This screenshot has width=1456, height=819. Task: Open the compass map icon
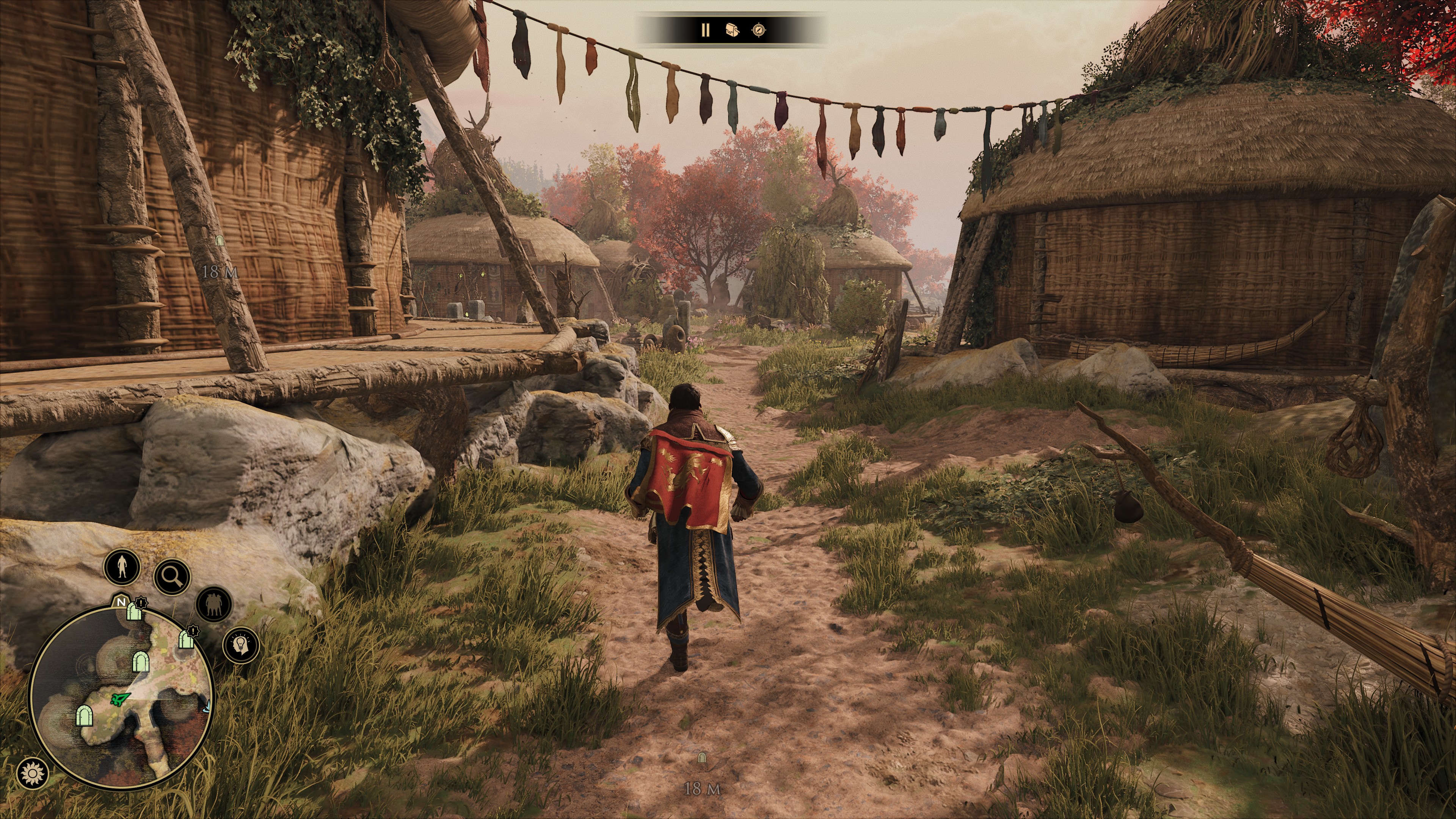click(759, 30)
